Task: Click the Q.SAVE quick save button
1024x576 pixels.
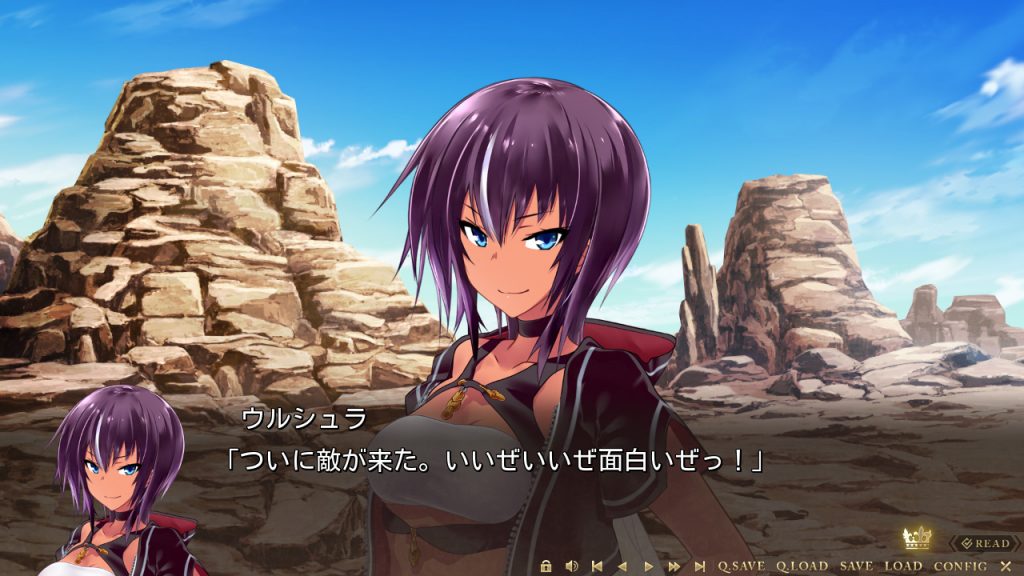Action: [741, 566]
